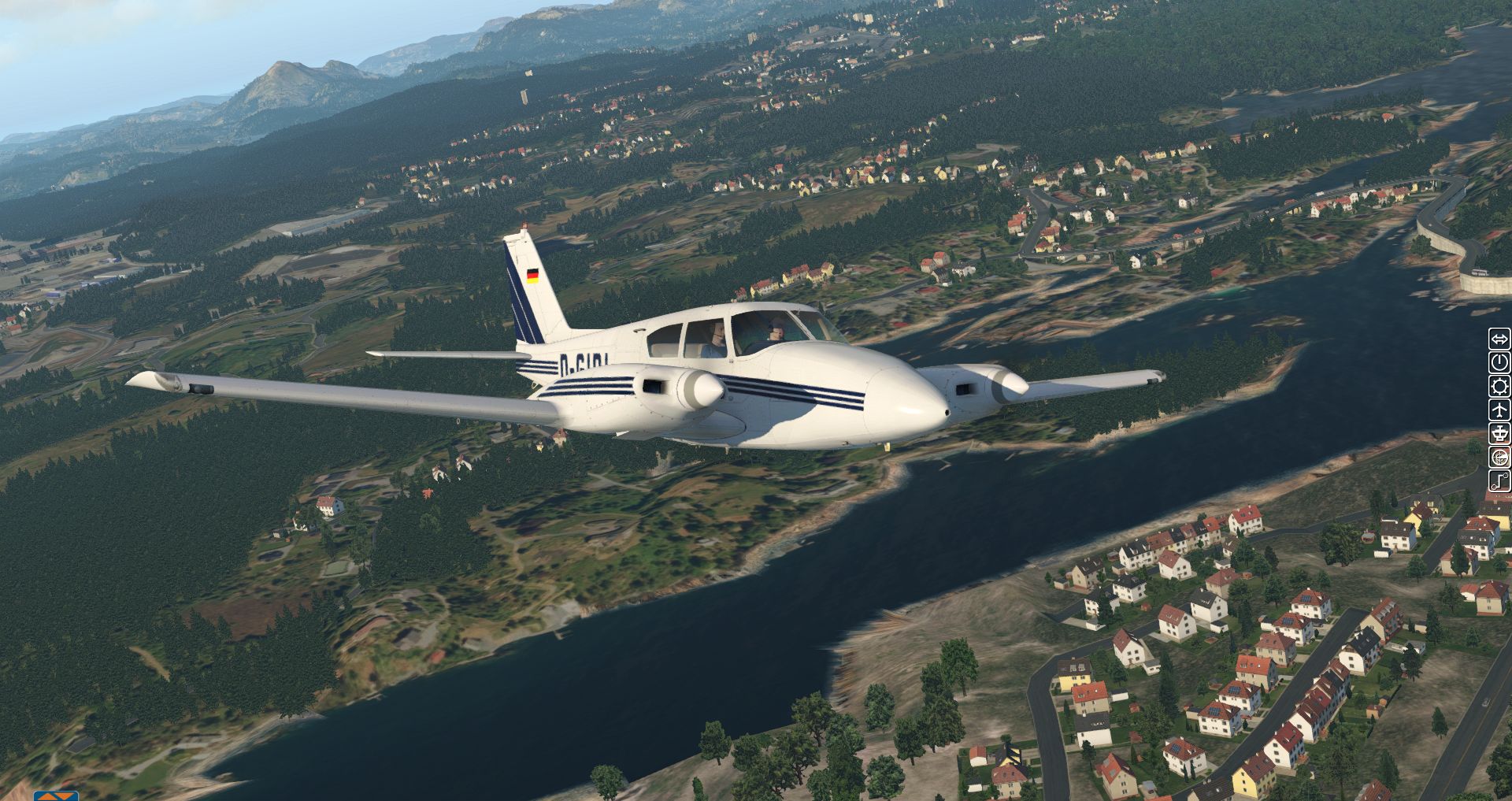This screenshot has width=1512, height=801.
Task: Open the control tower icon
Action: click(x=1499, y=433)
